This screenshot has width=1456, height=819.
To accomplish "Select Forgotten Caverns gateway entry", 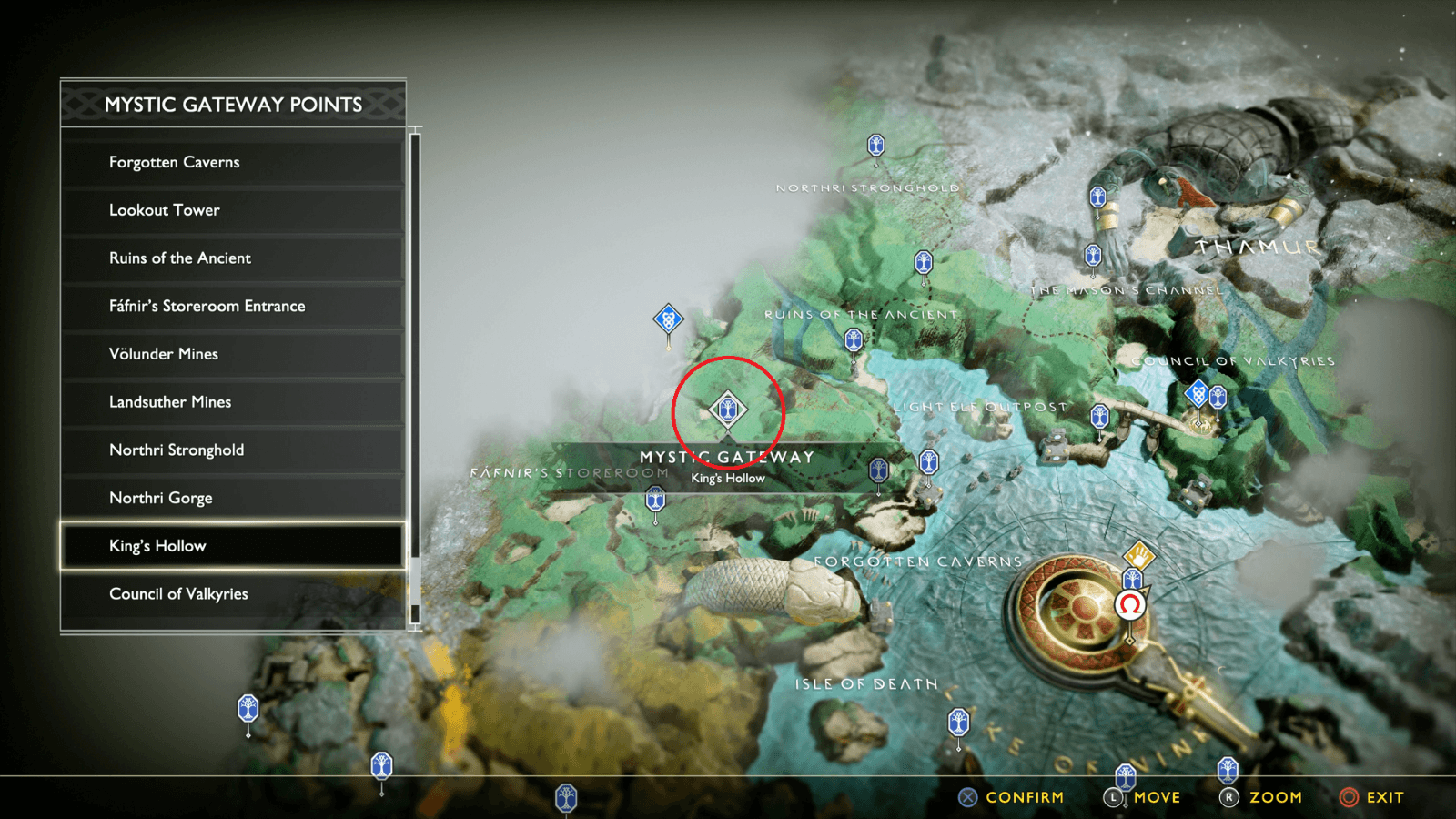I will pyautogui.click(x=232, y=162).
